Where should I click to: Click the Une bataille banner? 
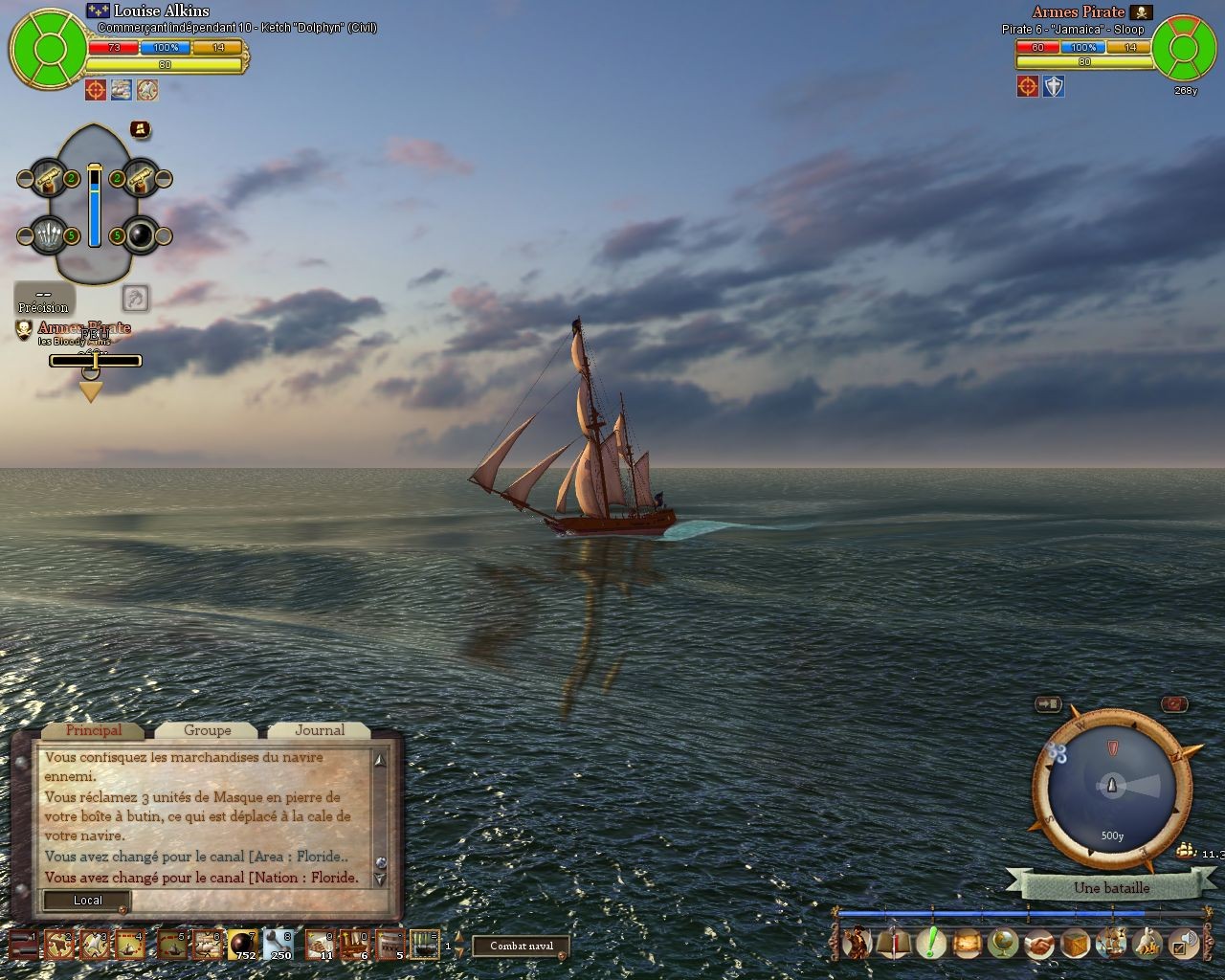point(1111,887)
